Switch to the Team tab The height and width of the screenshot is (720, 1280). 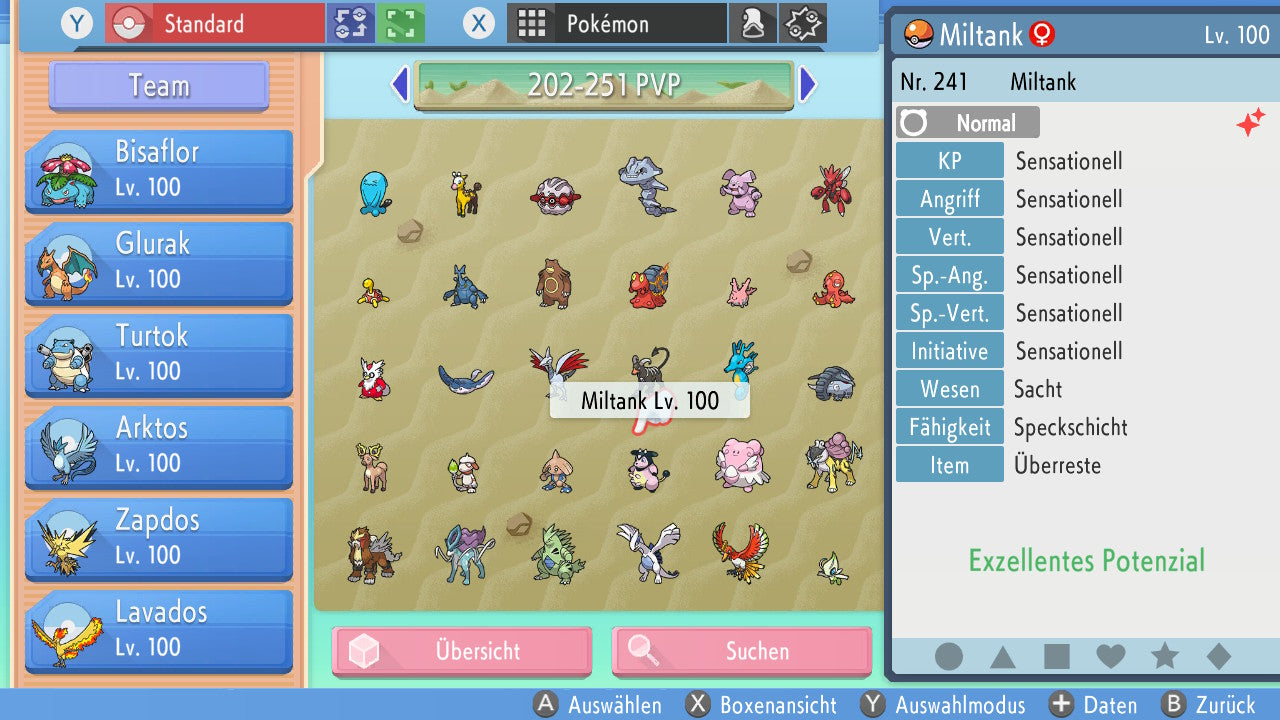pyautogui.click(x=157, y=87)
